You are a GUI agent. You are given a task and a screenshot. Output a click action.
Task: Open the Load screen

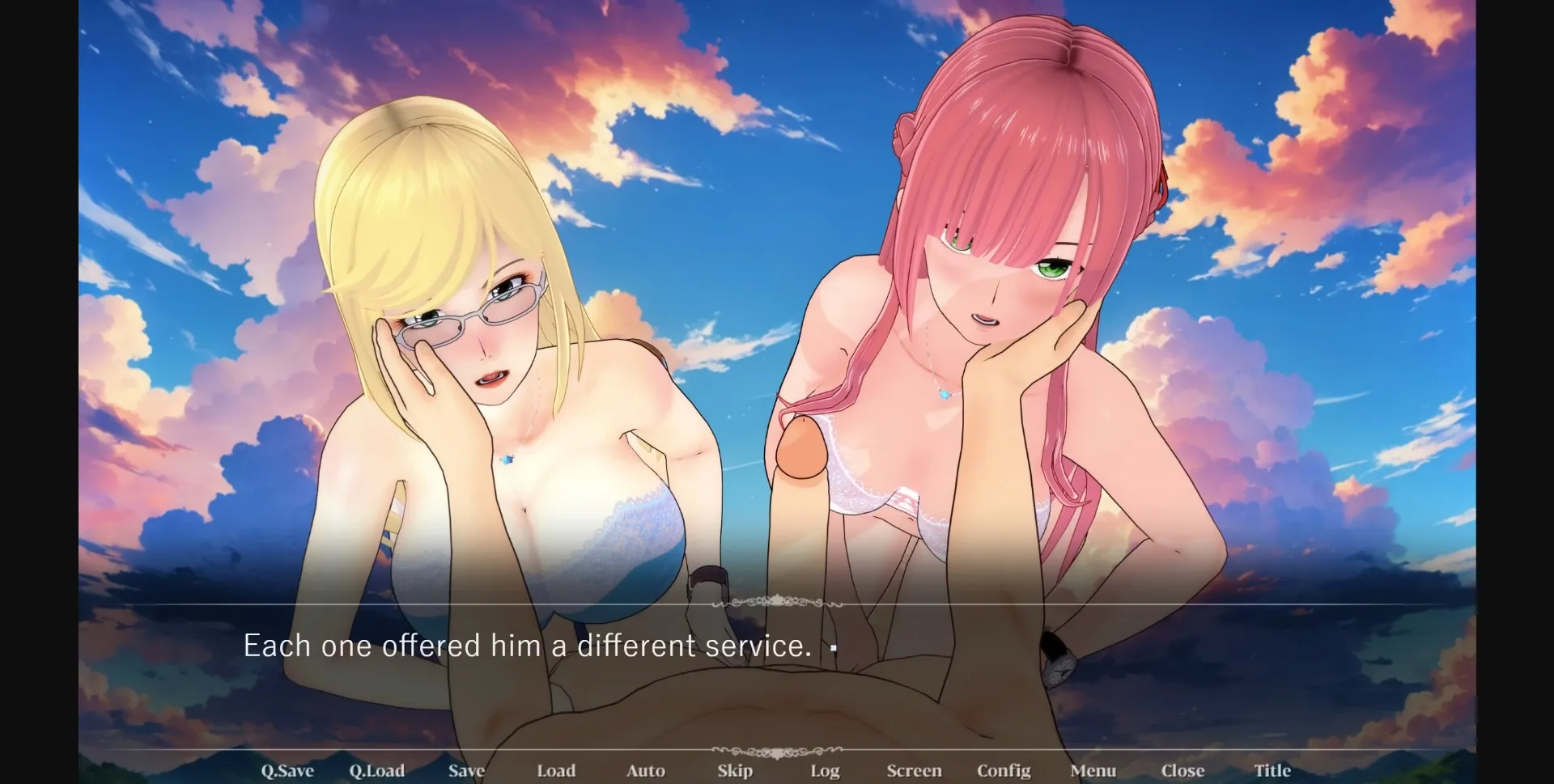556,770
